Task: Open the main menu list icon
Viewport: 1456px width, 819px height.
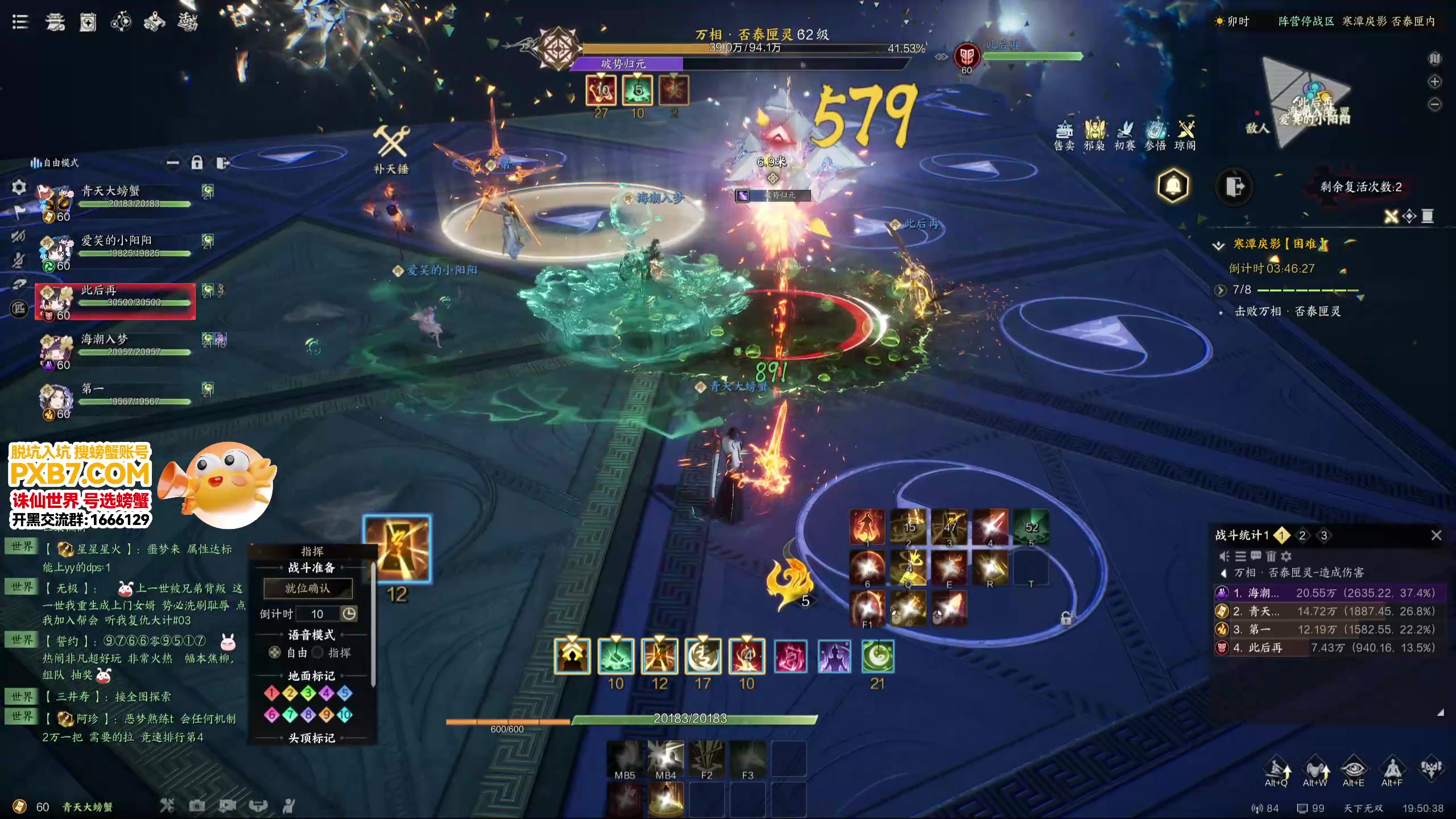Action: point(20,22)
